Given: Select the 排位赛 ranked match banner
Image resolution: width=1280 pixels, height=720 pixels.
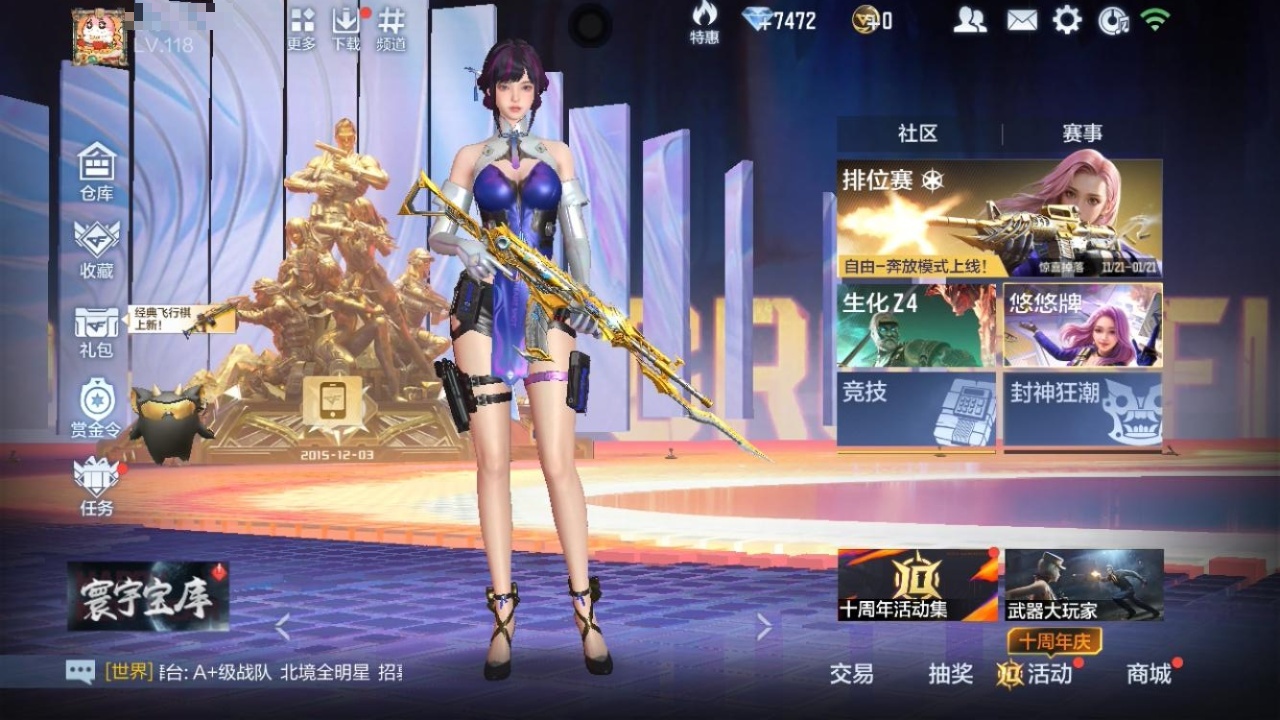Looking at the screenshot, I should [999, 218].
